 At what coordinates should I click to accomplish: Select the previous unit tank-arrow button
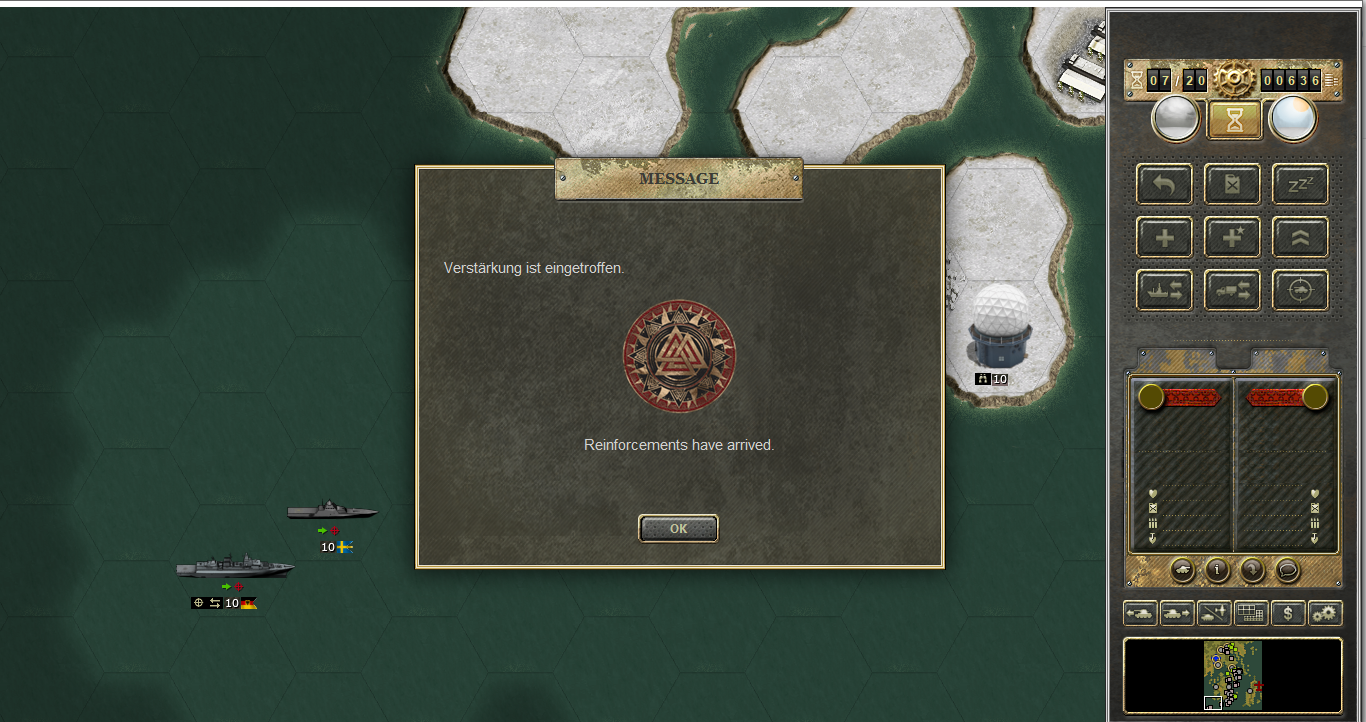1140,613
